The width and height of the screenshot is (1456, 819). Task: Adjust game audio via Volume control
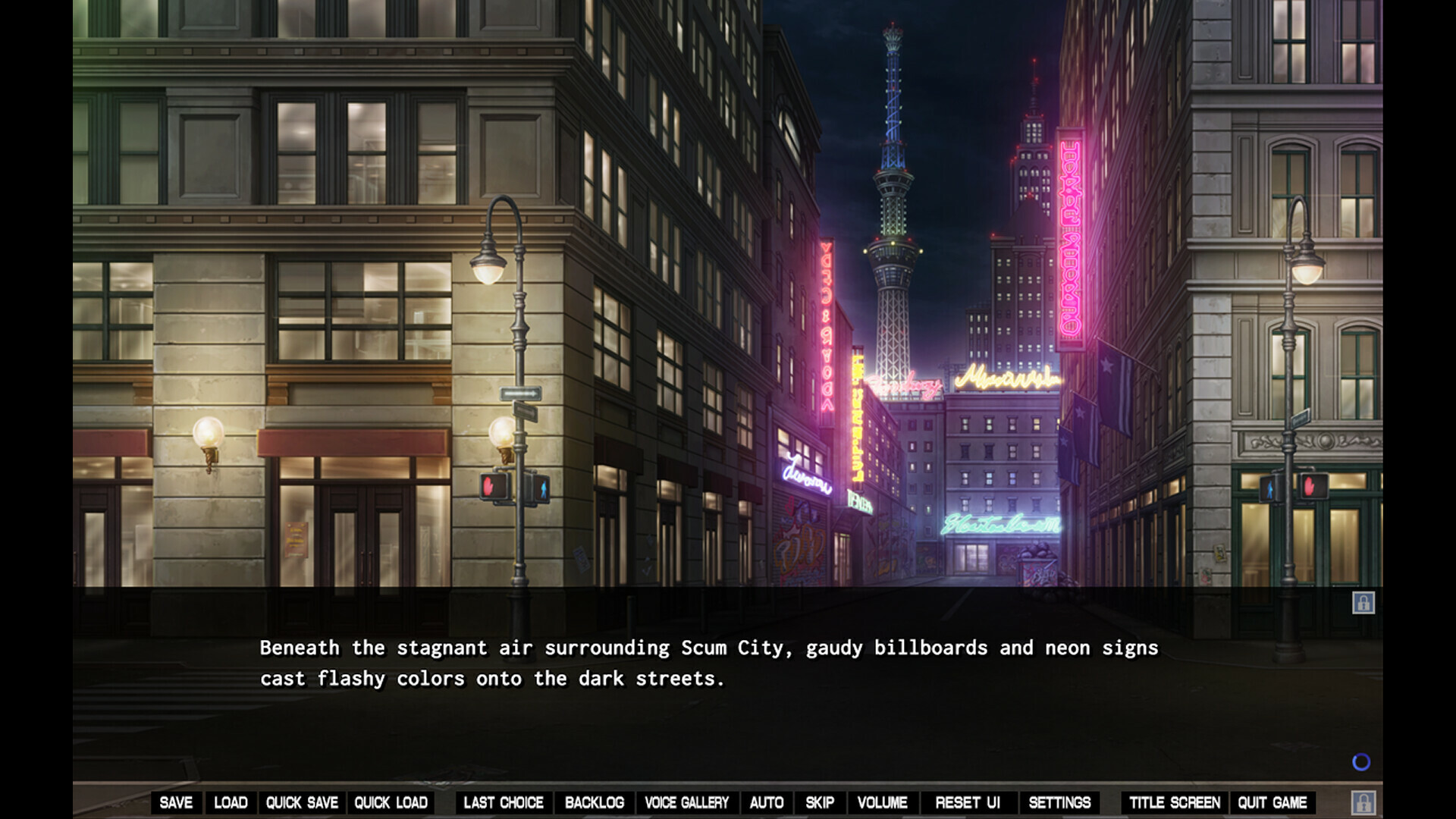point(882,802)
